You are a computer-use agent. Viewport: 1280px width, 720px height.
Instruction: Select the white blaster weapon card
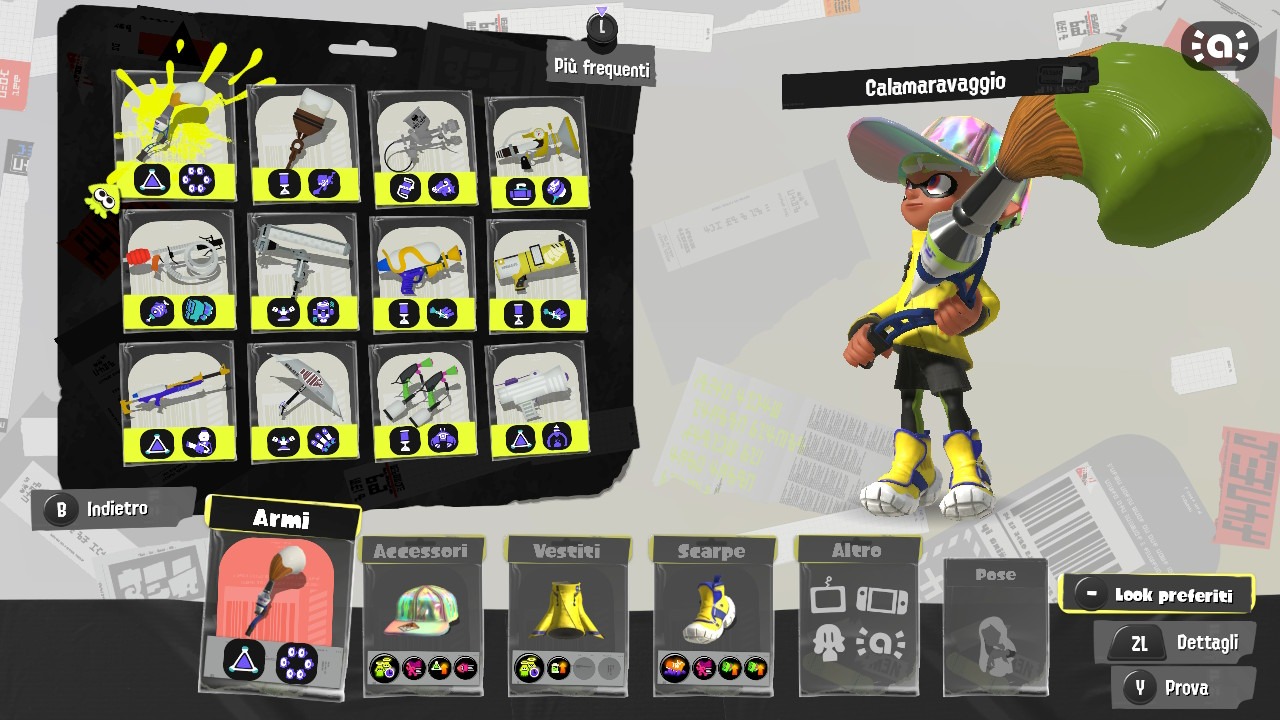(538, 398)
